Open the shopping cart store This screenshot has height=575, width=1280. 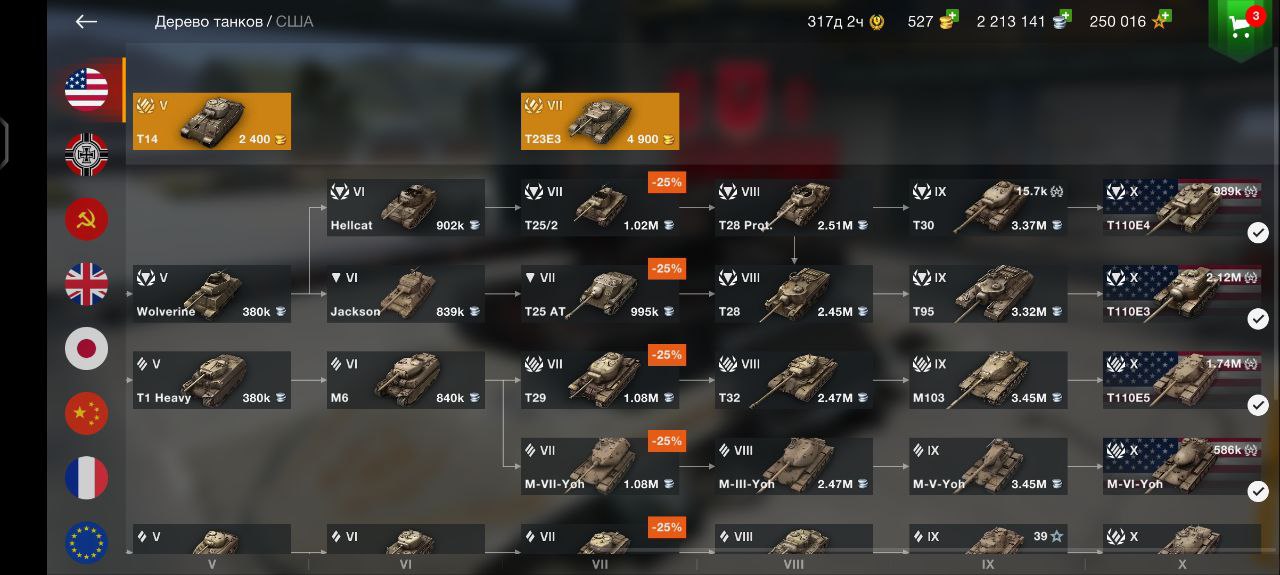(1241, 27)
